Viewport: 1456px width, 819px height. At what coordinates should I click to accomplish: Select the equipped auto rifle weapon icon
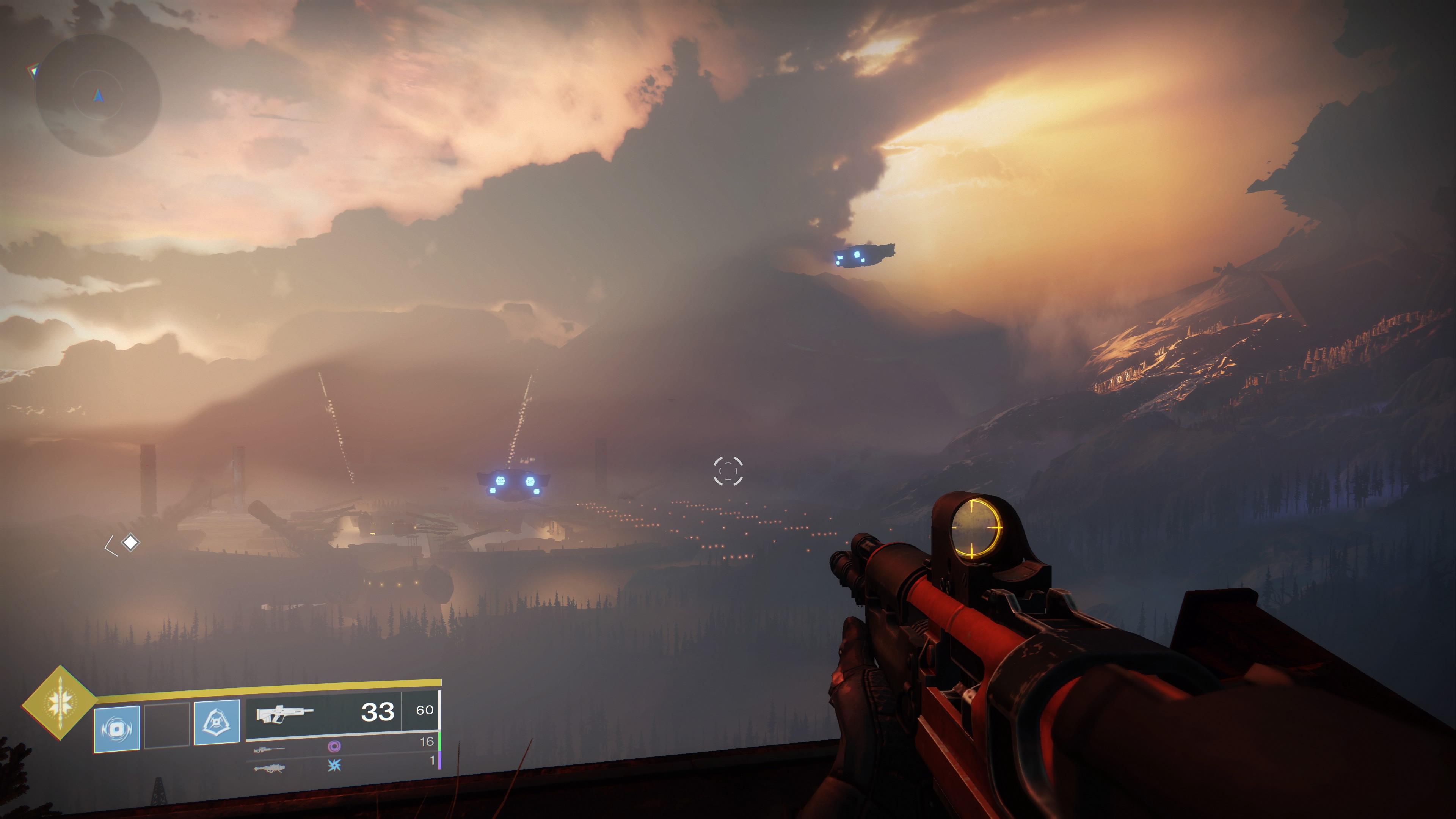pyautogui.click(x=284, y=713)
